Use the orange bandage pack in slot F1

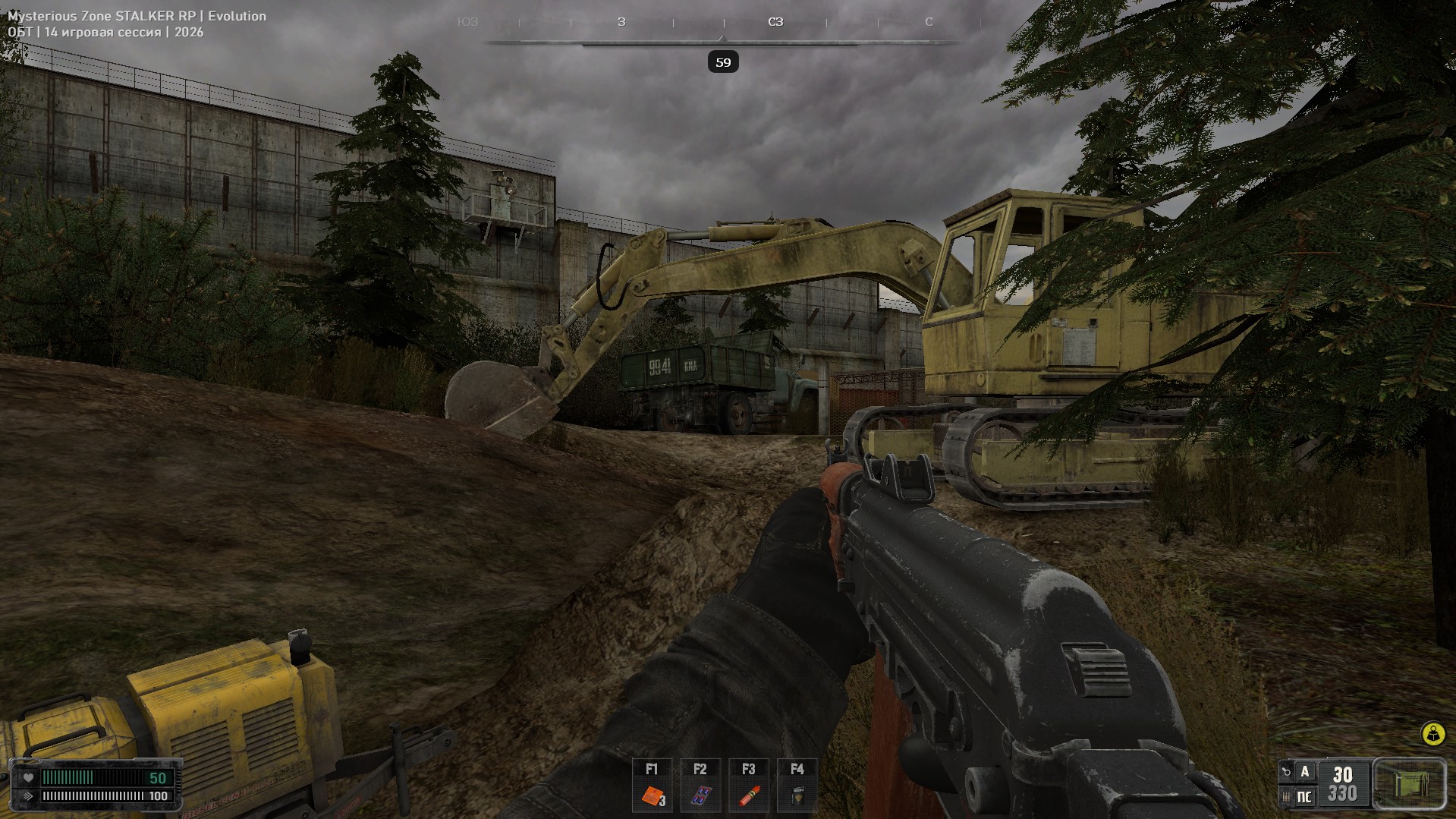click(653, 795)
